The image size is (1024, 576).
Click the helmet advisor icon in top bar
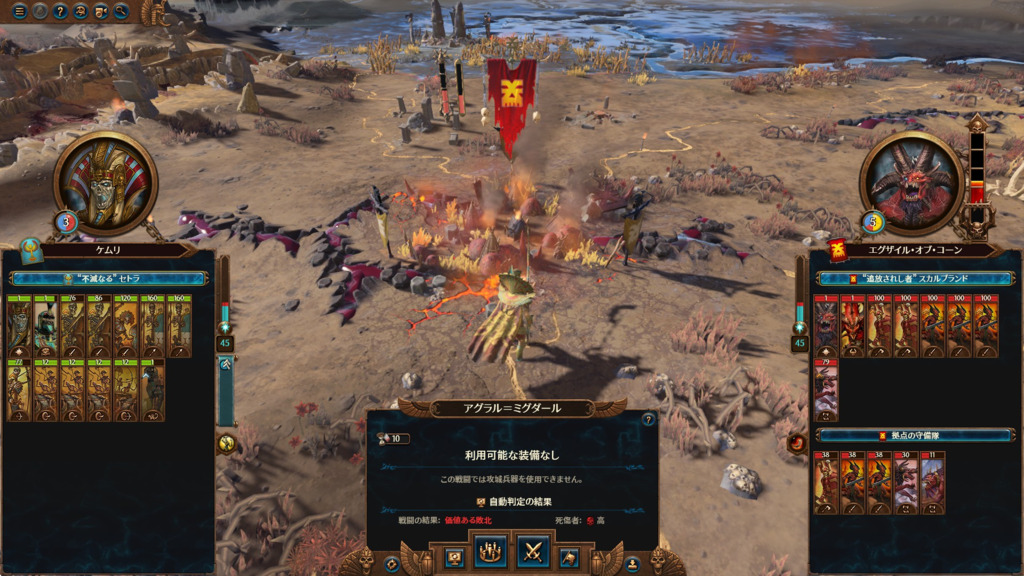[x=81, y=12]
